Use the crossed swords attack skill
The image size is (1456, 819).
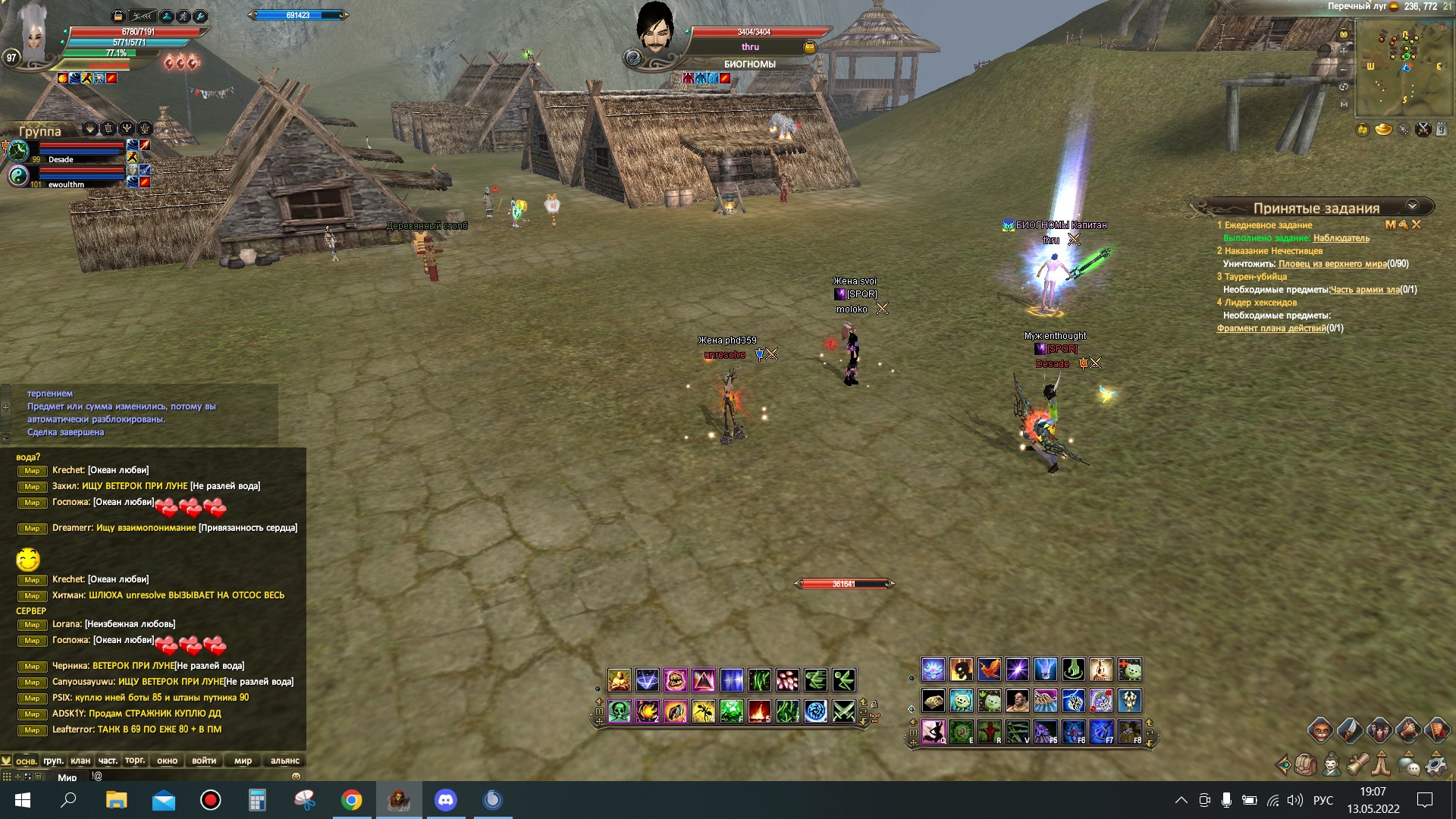point(843,711)
